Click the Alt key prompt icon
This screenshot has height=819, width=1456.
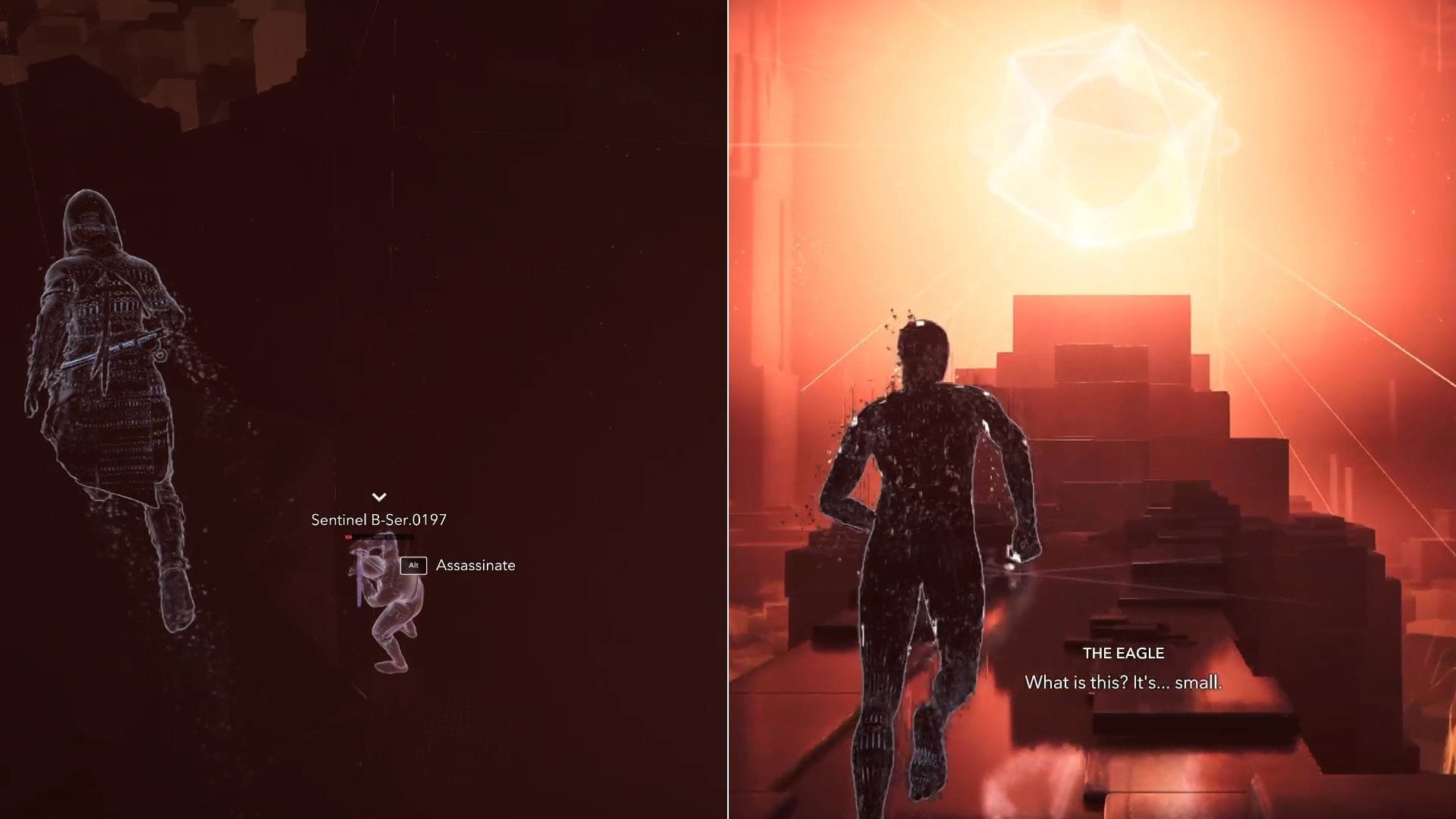point(414,565)
